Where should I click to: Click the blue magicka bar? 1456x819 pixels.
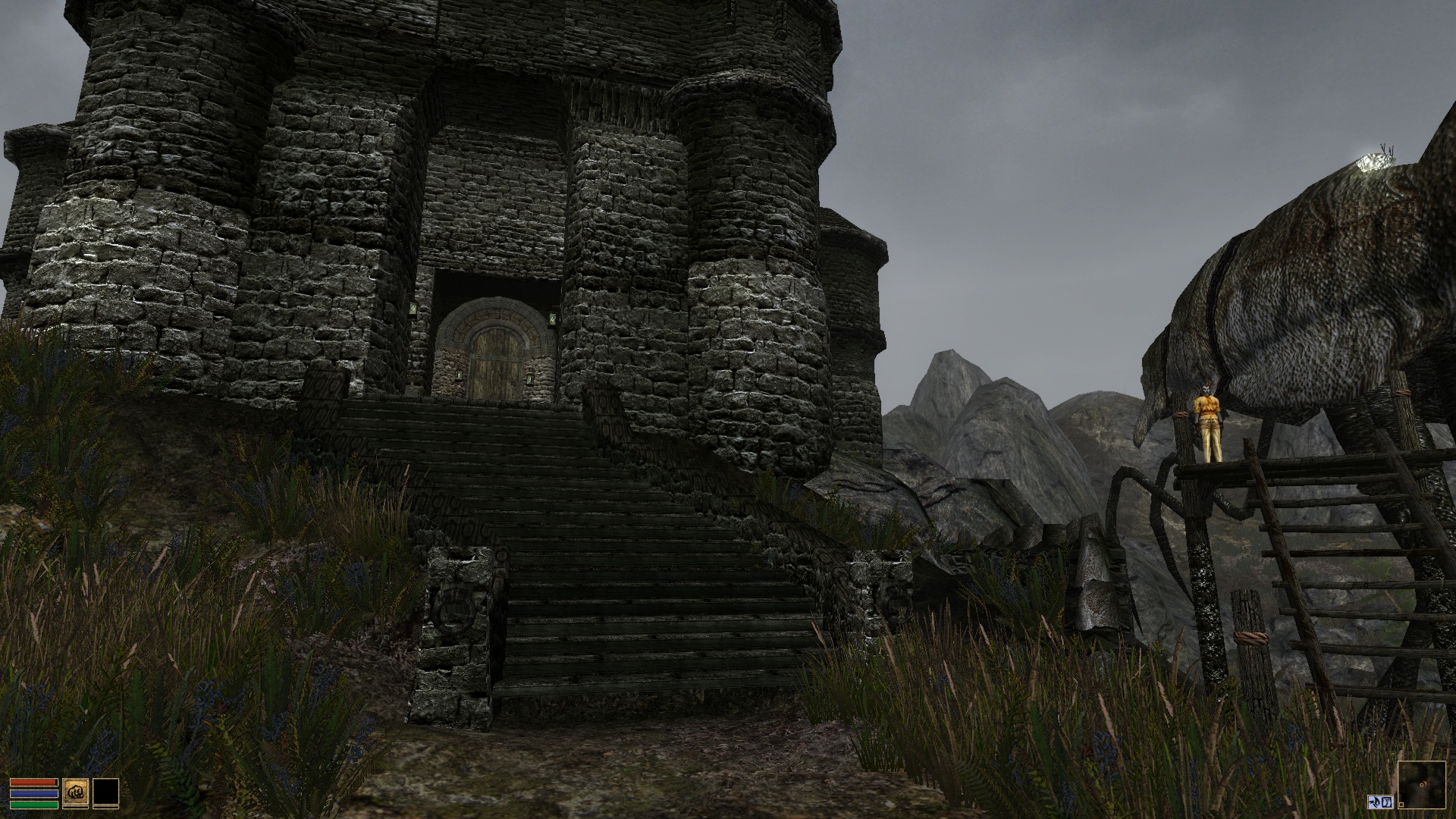point(33,793)
